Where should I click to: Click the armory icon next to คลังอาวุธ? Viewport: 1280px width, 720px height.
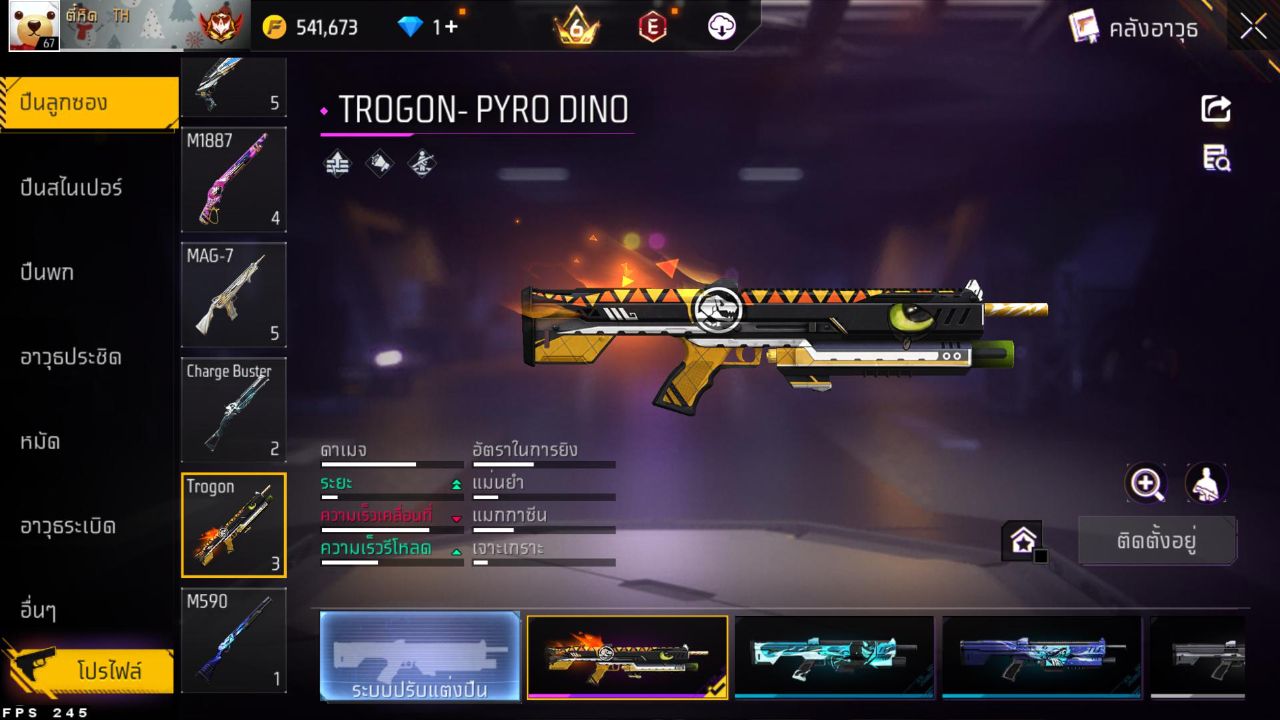pyautogui.click(x=1085, y=26)
